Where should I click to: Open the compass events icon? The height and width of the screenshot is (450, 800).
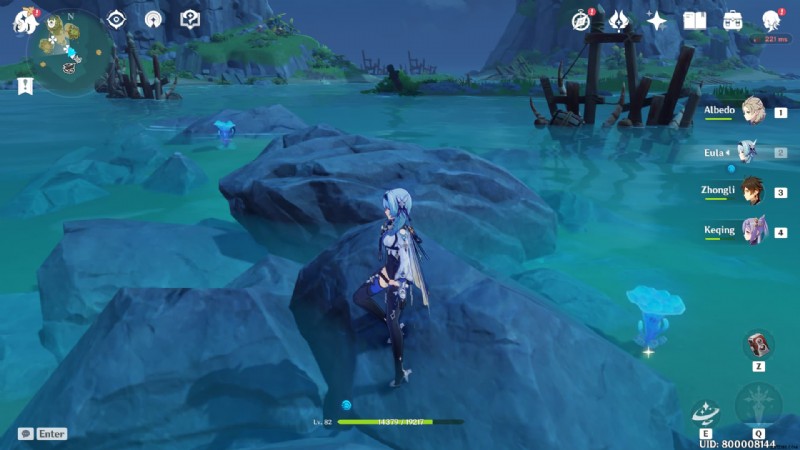581,20
